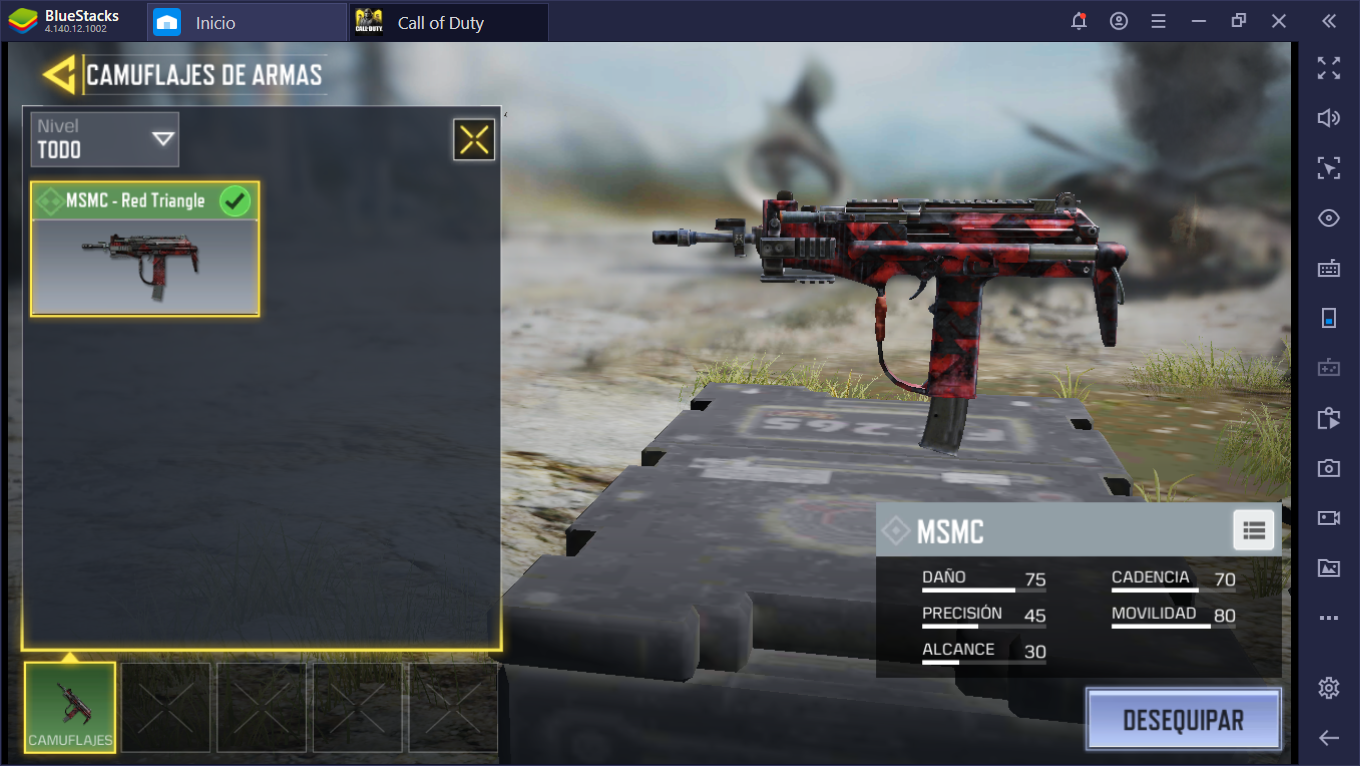Close the camouflage list panel

[x=474, y=140]
